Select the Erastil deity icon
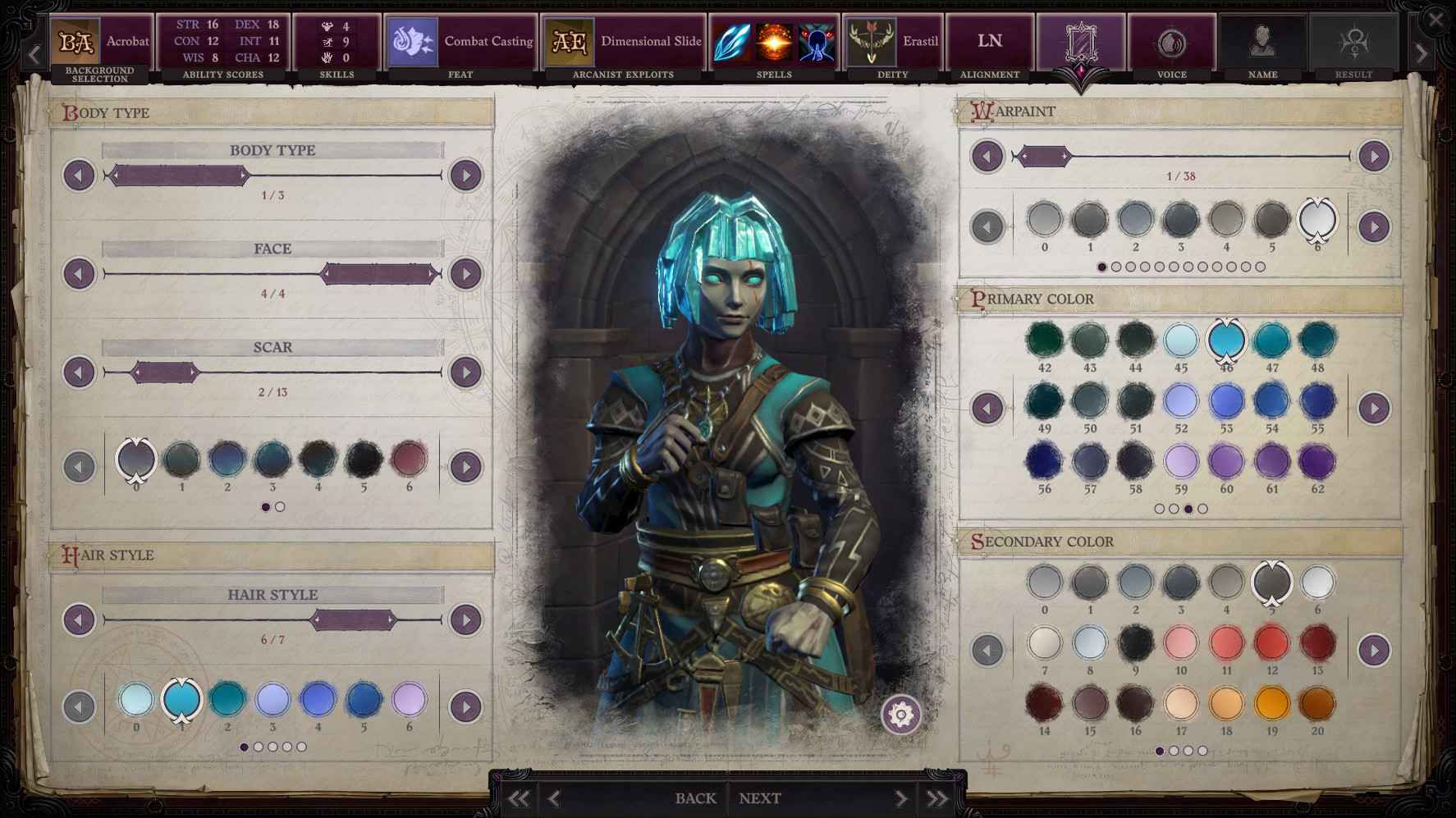Image resolution: width=1456 pixels, height=818 pixels. coord(872,41)
